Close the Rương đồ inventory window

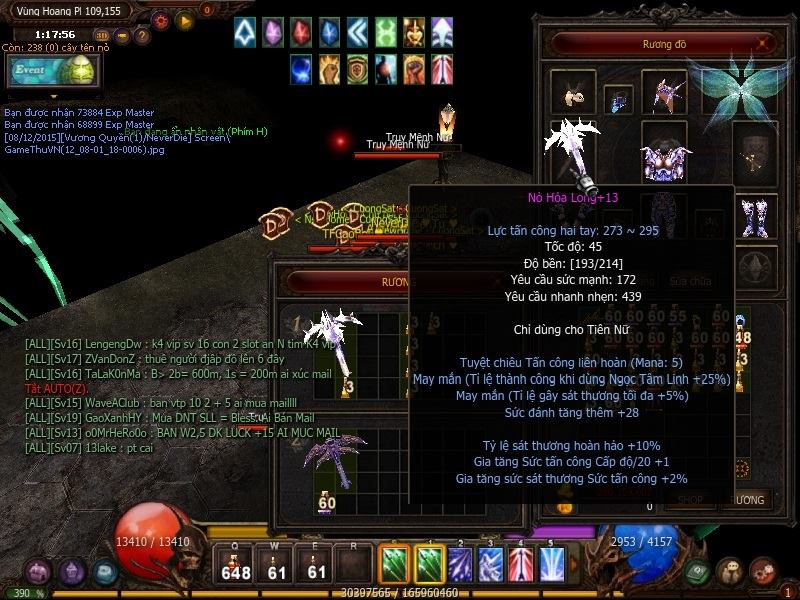pos(763,44)
